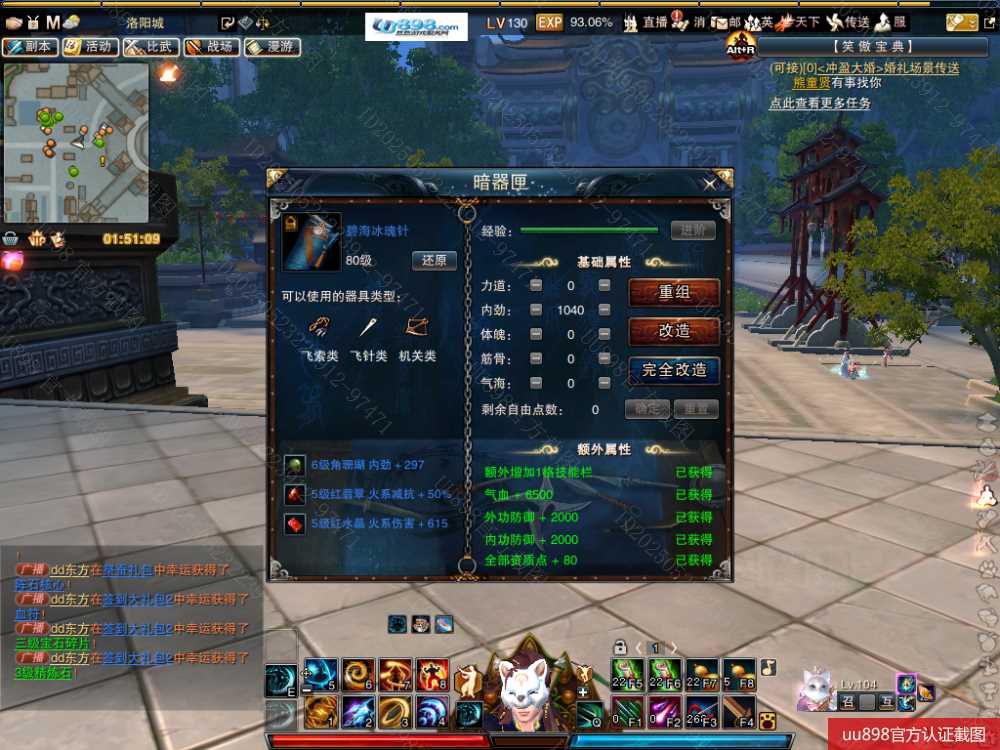Open the 比武 duel menu
Image resolution: width=1000 pixels, height=750 pixels.
point(148,47)
